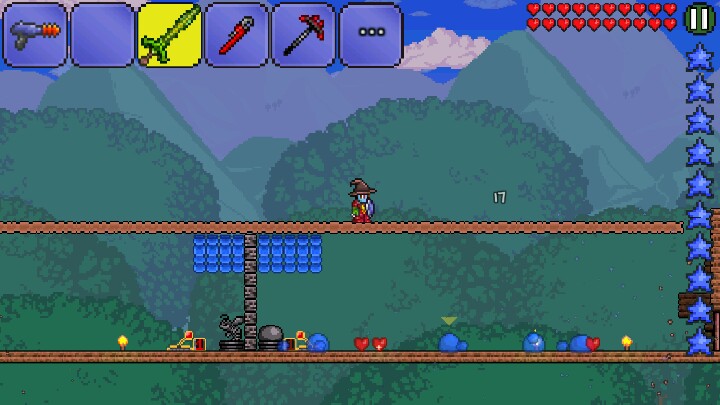Select the space gun hotbar slot
Viewport: 720px width, 405px height.
[x=35, y=35]
